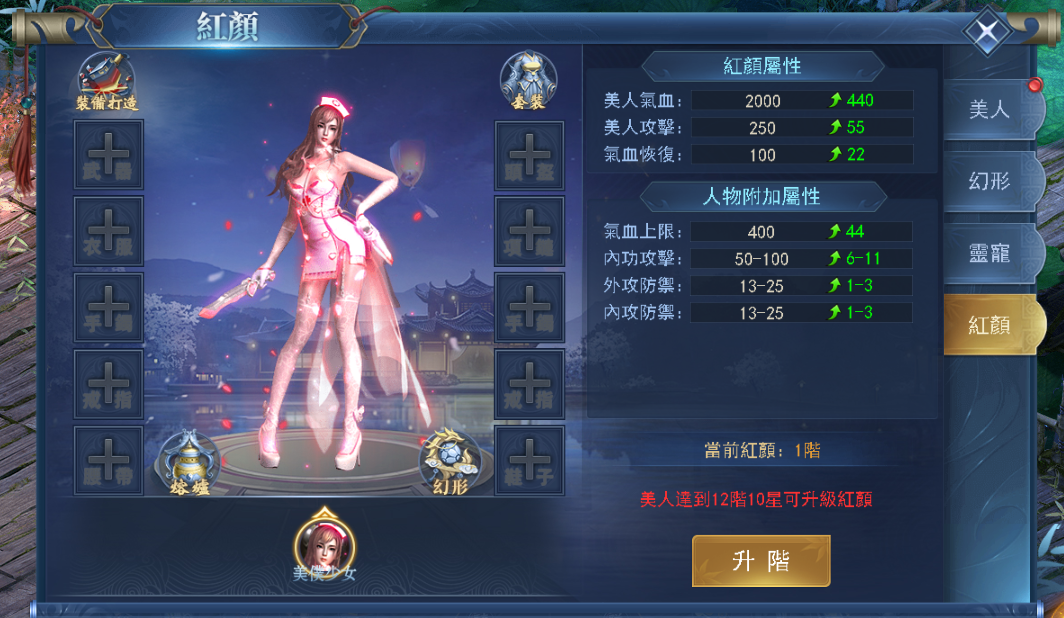Click the round 幻形 icon beside the character
This screenshot has width=1064, height=618.
click(x=450, y=464)
